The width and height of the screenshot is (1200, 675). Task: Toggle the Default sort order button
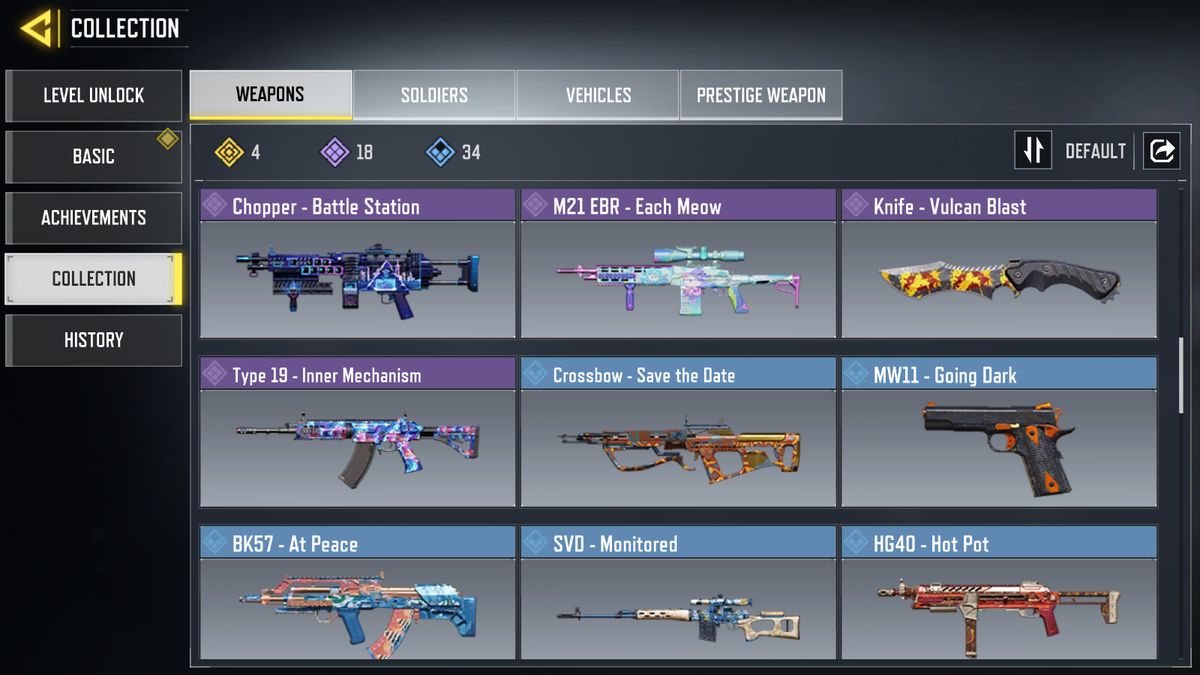coord(1033,151)
